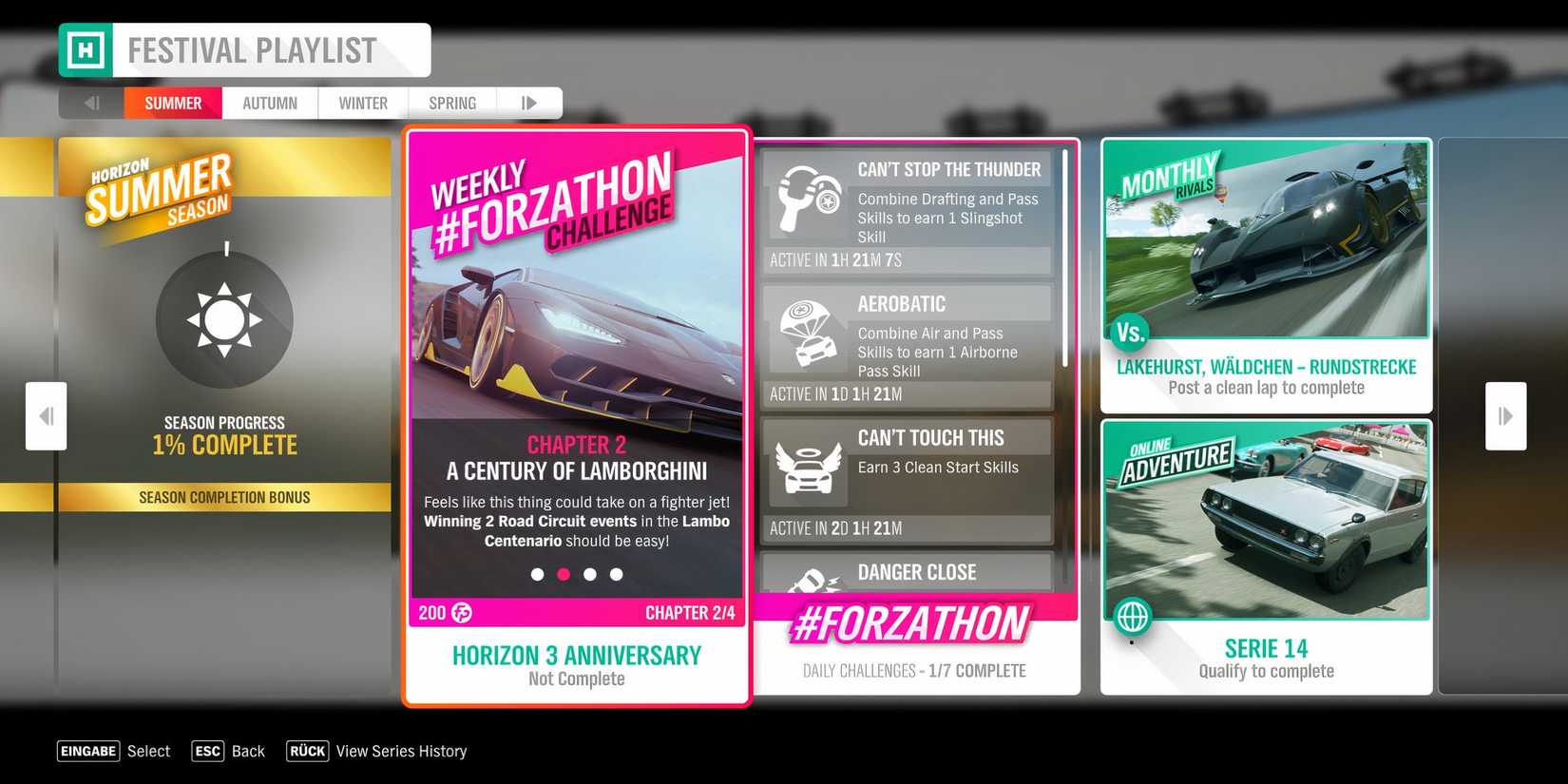This screenshot has width=1568, height=784.
Task: Click the Horizon logo icon
Action: [86, 49]
